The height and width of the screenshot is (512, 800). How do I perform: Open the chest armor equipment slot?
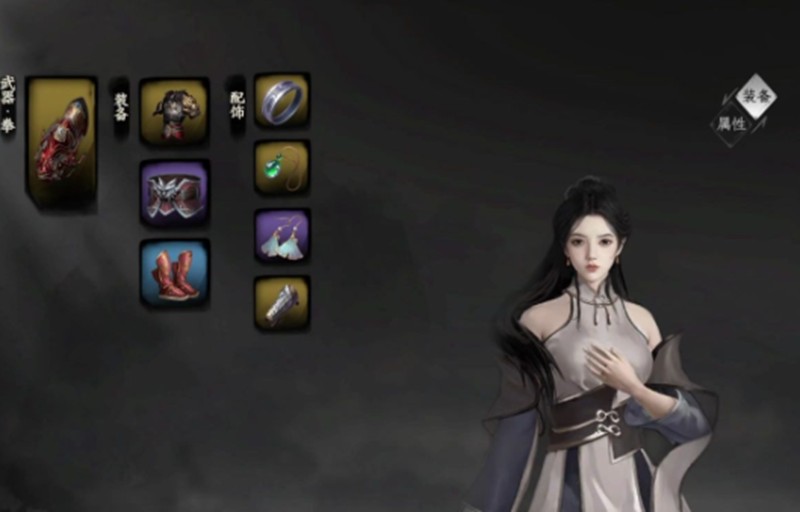click(174, 112)
